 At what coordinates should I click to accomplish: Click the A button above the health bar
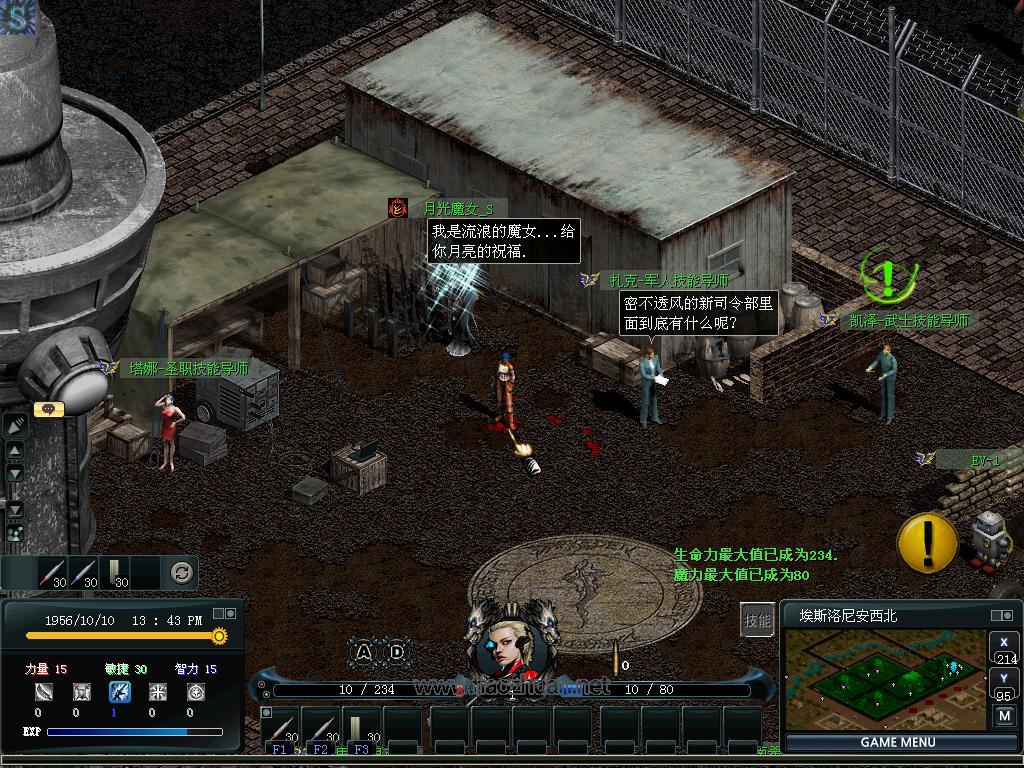364,652
